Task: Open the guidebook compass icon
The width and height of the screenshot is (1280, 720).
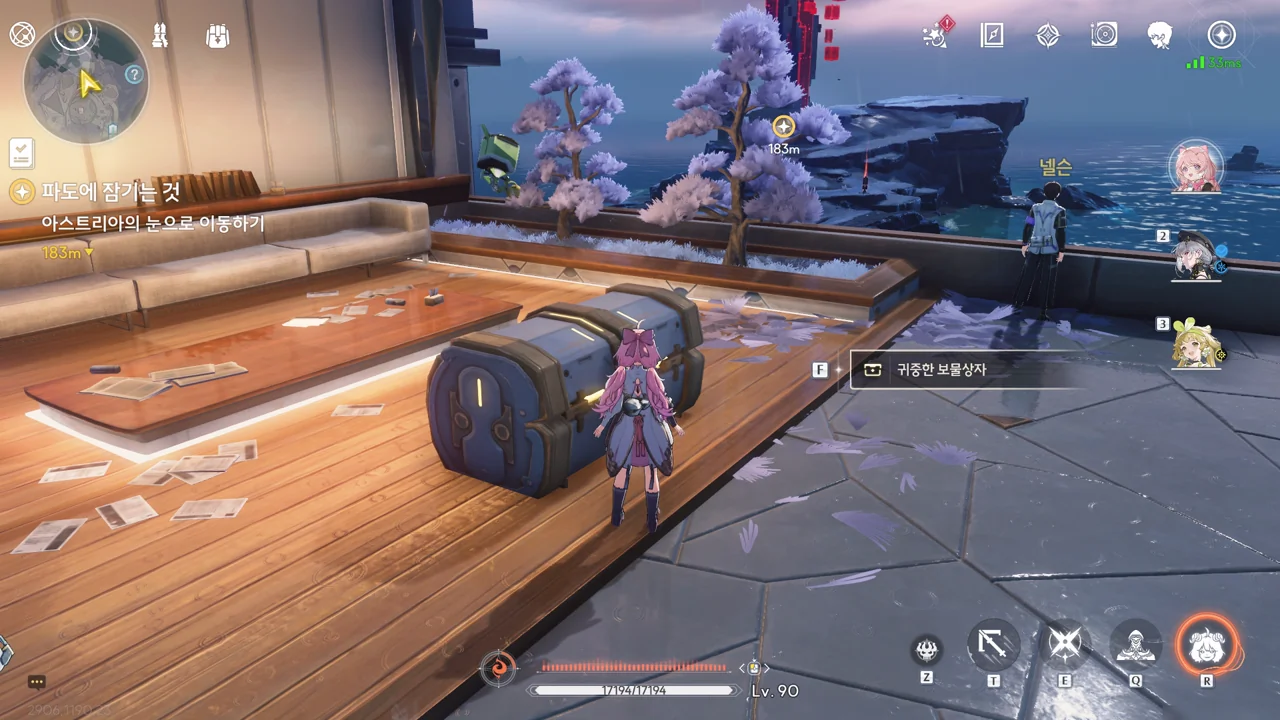Action: tap(991, 35)
